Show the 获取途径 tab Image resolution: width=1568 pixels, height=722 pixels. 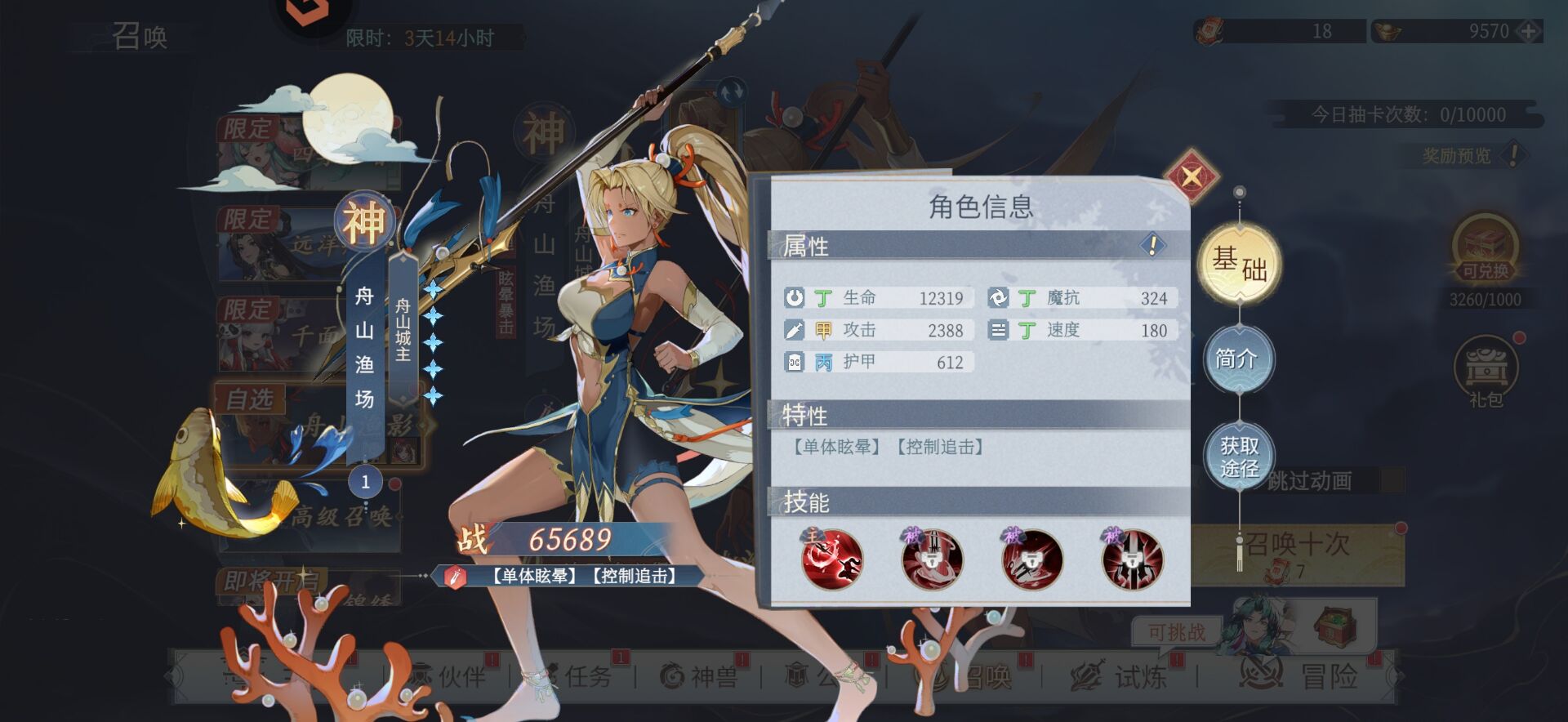[1239, 457]
